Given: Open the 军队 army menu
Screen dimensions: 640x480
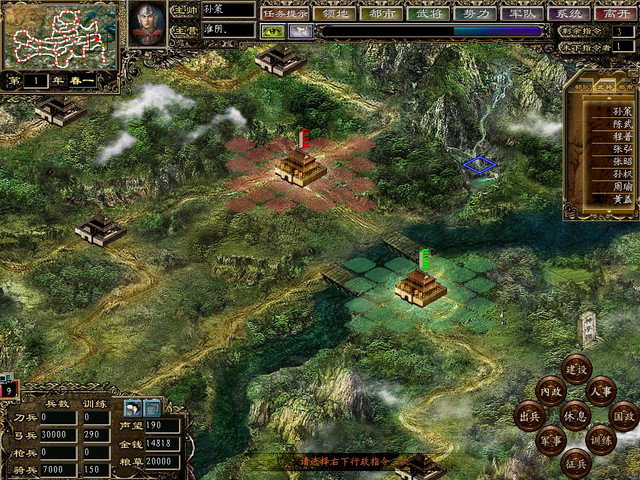Looking at the screenshot, I should tap(522, 13).
